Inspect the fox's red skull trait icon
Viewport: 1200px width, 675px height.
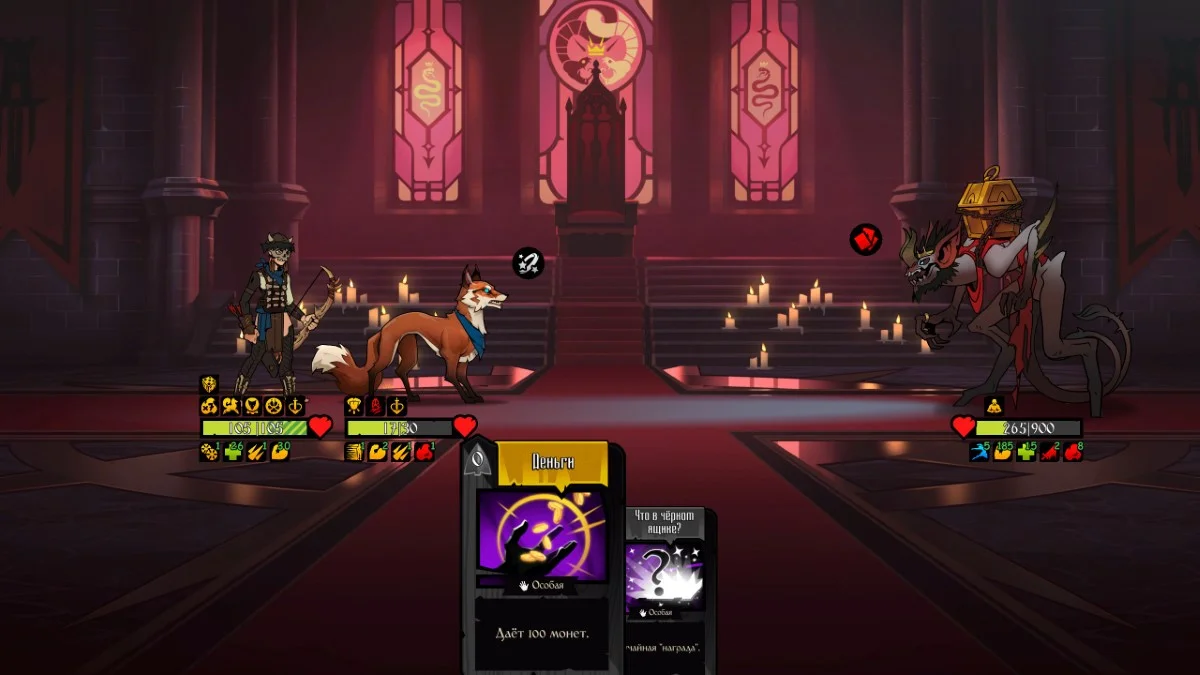click(x=375, y=406)
